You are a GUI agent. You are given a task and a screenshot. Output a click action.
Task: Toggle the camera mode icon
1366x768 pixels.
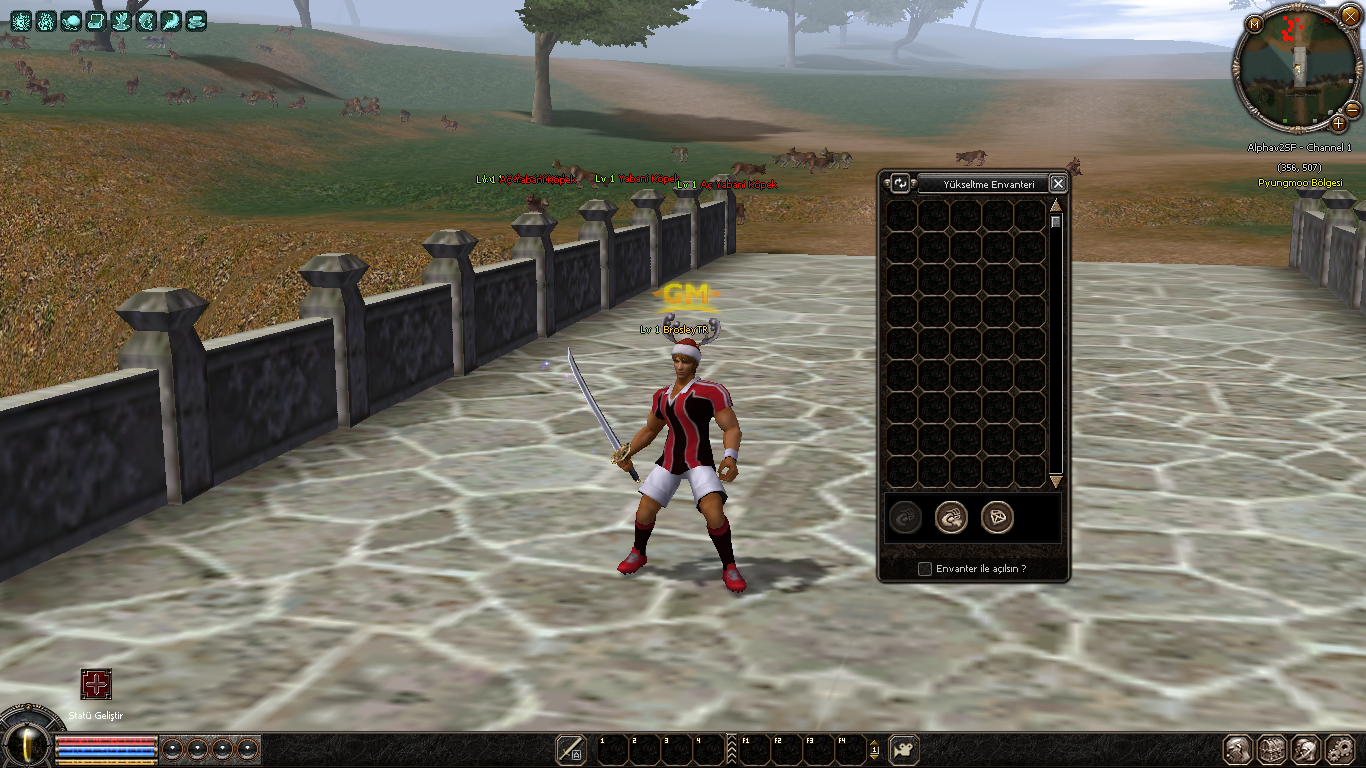point(904,749)
